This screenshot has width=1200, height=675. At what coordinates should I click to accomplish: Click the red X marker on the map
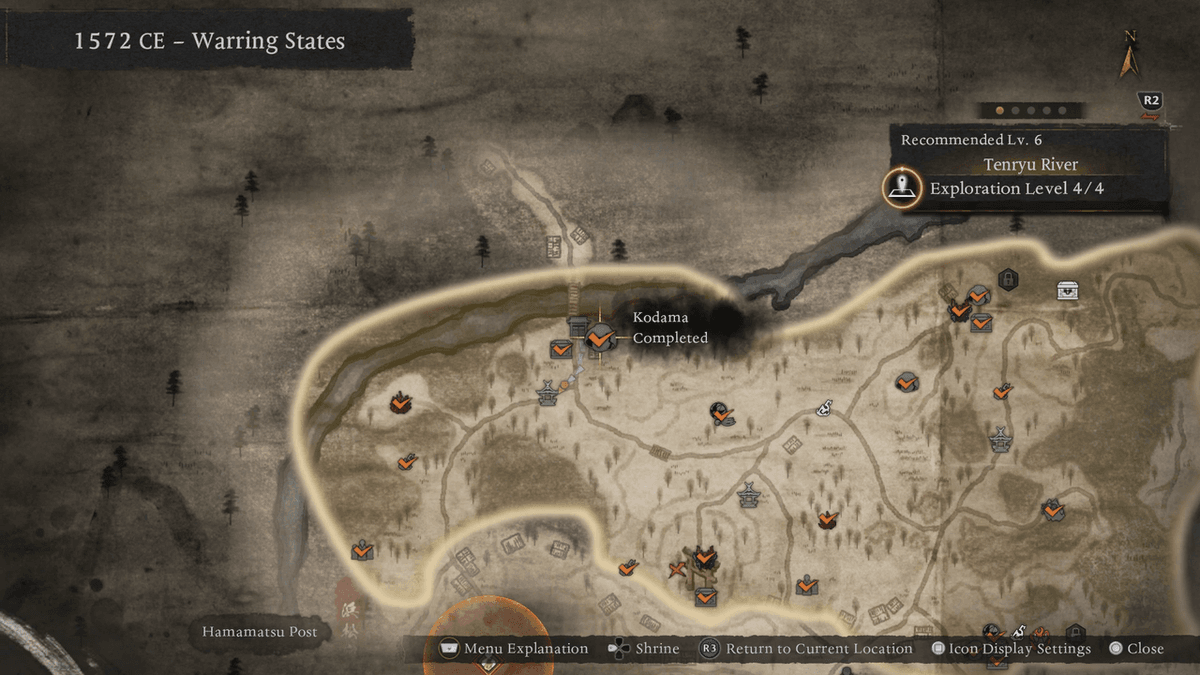click(x=677, y=571)
